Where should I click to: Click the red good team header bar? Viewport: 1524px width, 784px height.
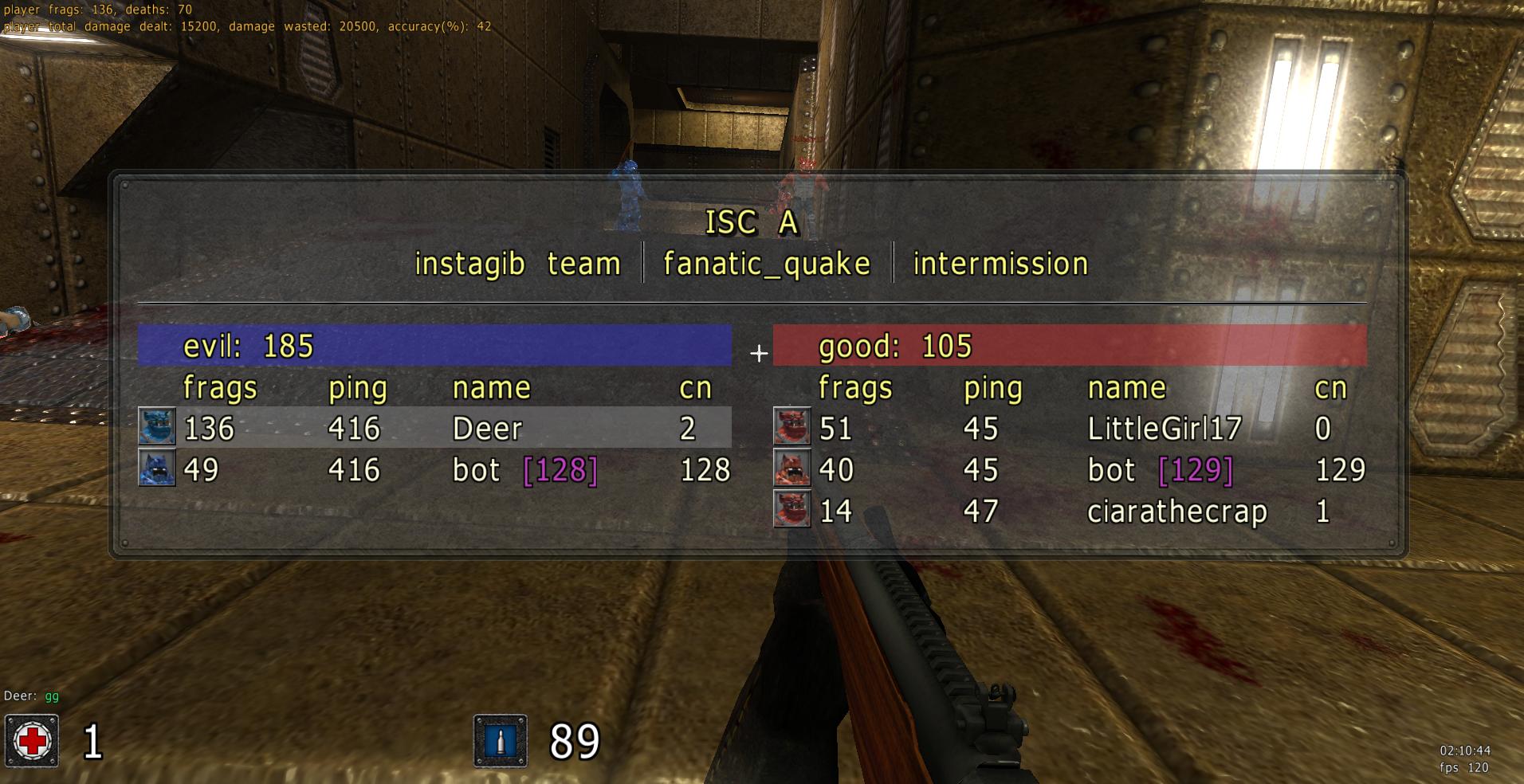1070,346
